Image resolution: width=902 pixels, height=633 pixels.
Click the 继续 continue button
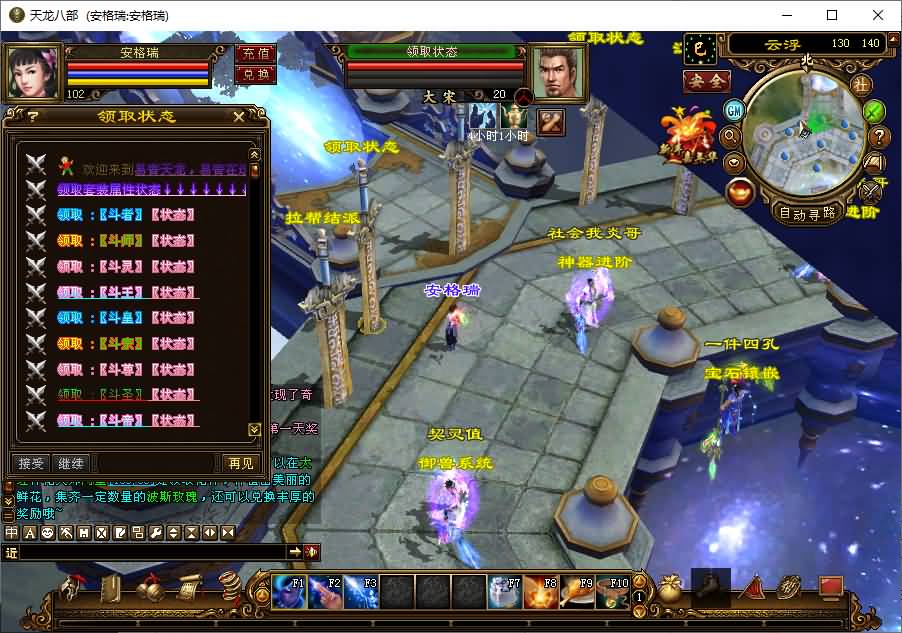(71, 463)
